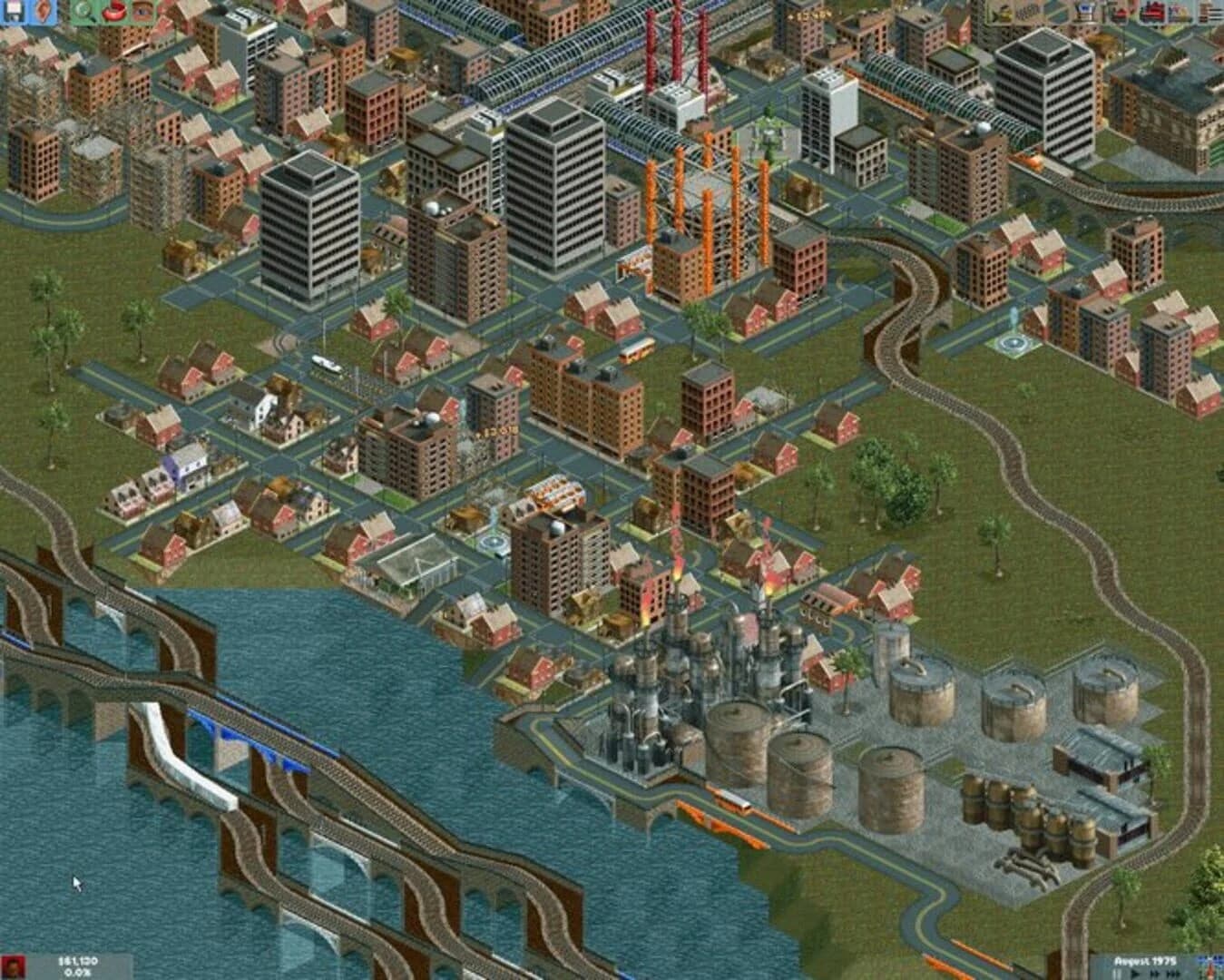The height and width of the screenshot is (980, 1224).
Task: Open view options using the eye icon
Action: point(142,12)
